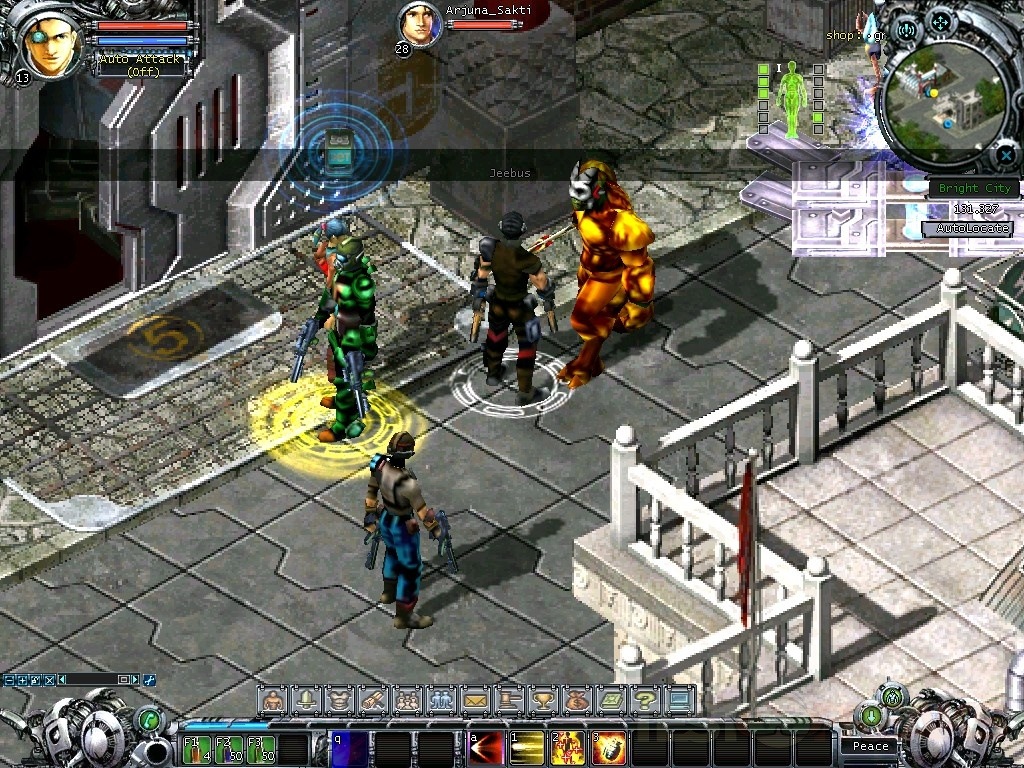Open the mail envelope icon
This screenshot has height=768, width=1024.
point(475,700)
